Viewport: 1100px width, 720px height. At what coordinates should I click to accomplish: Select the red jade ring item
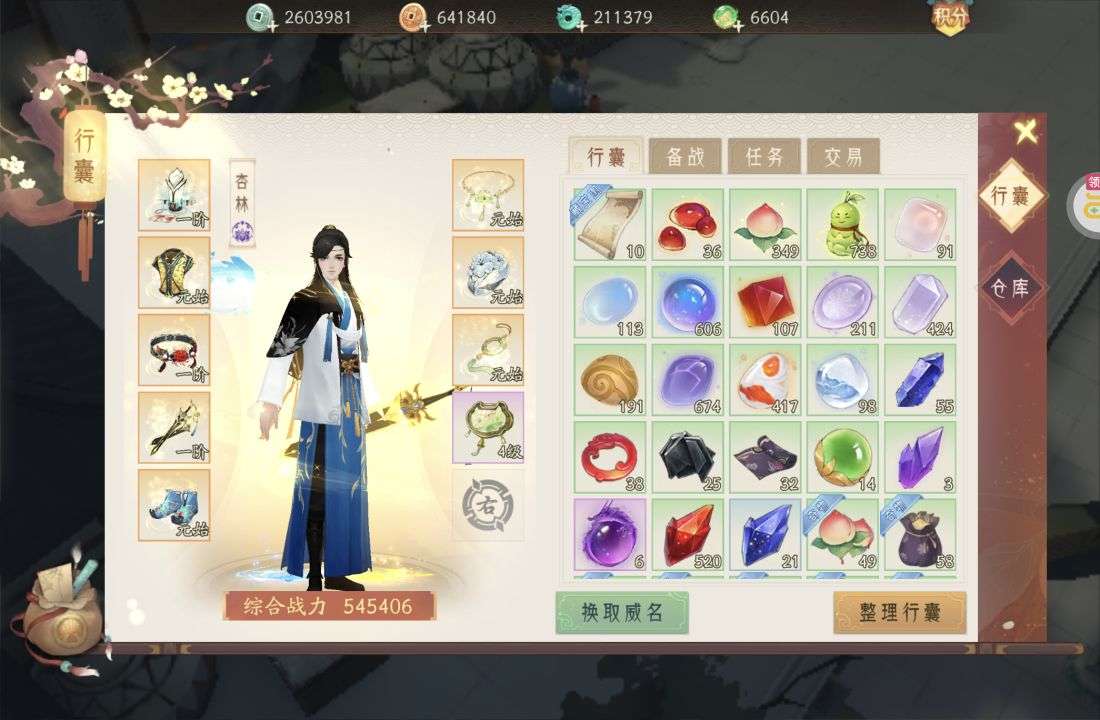609,458
